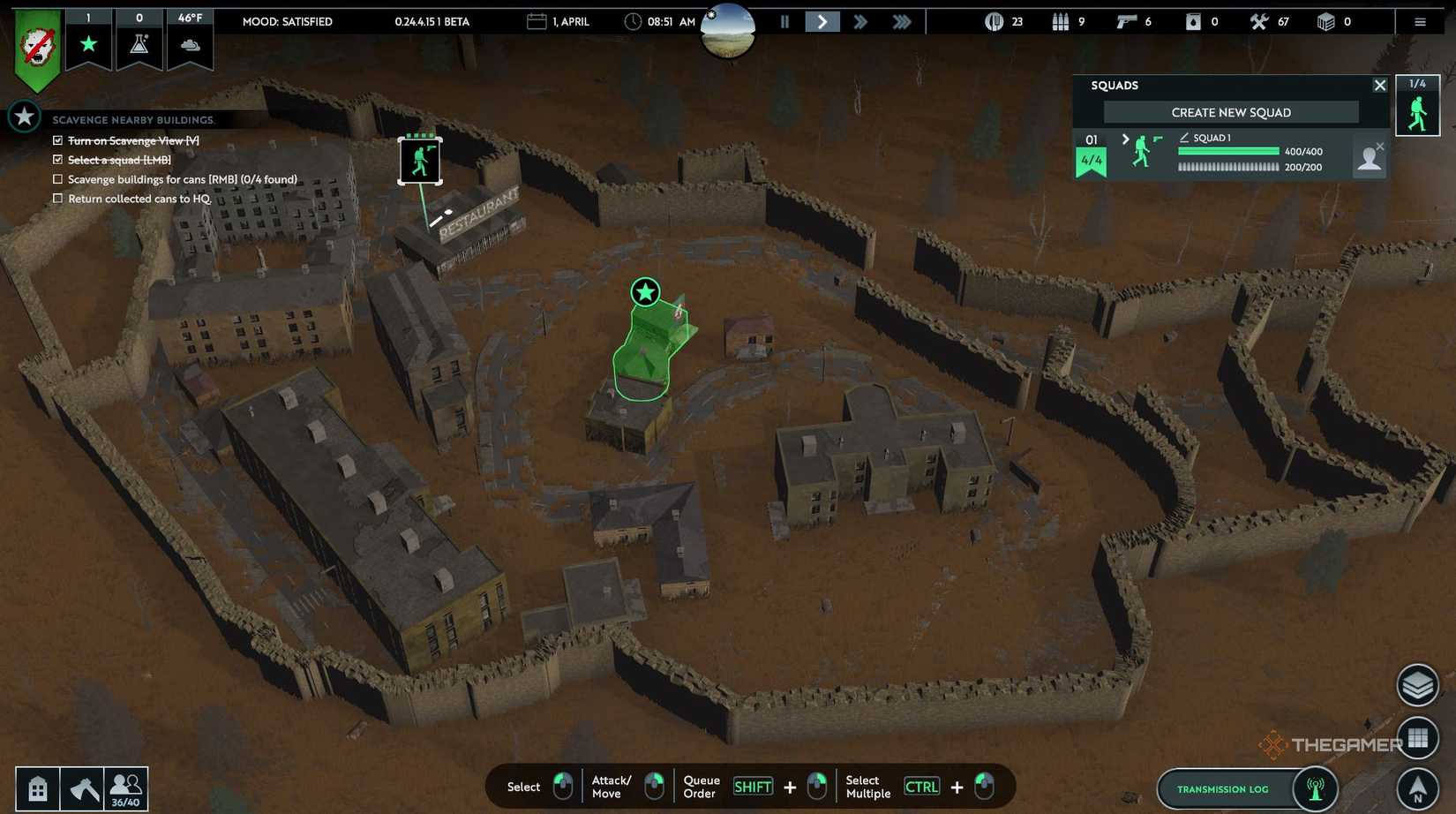Expand Squad 1 details with its chevron

(x=1125, y=139)
